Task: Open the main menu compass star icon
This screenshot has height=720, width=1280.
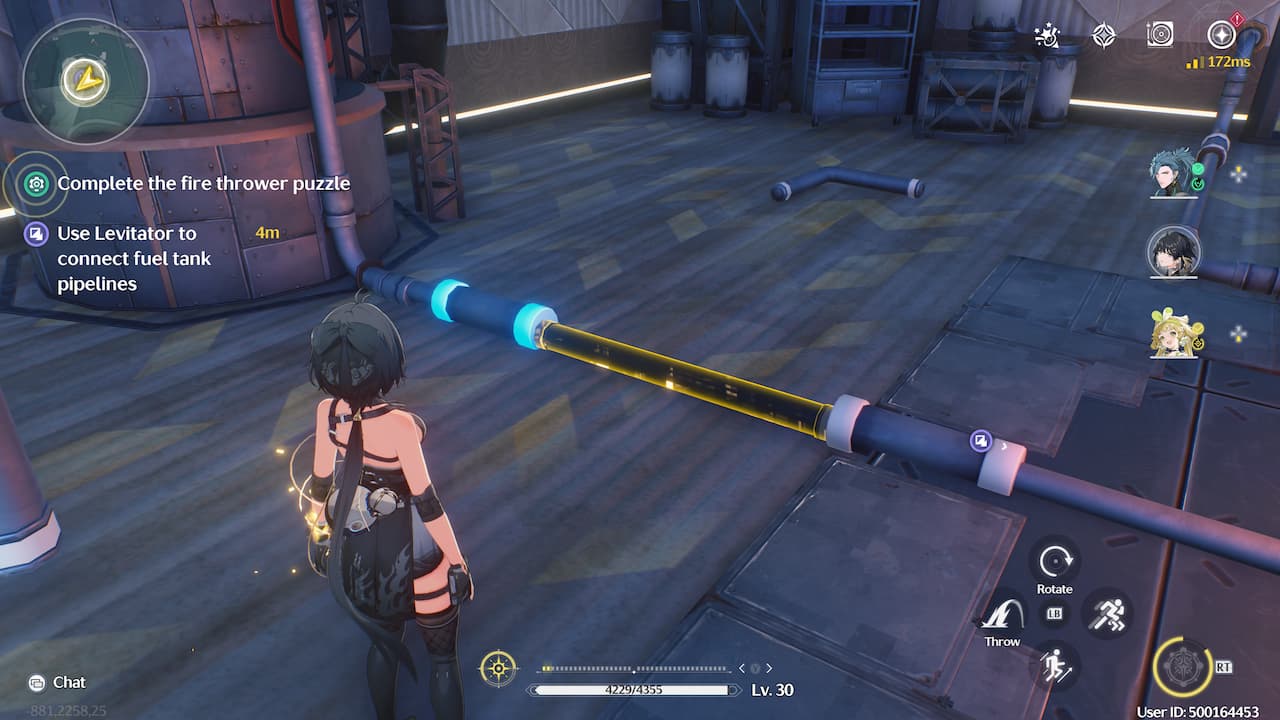Action: tap(1220, 35)
